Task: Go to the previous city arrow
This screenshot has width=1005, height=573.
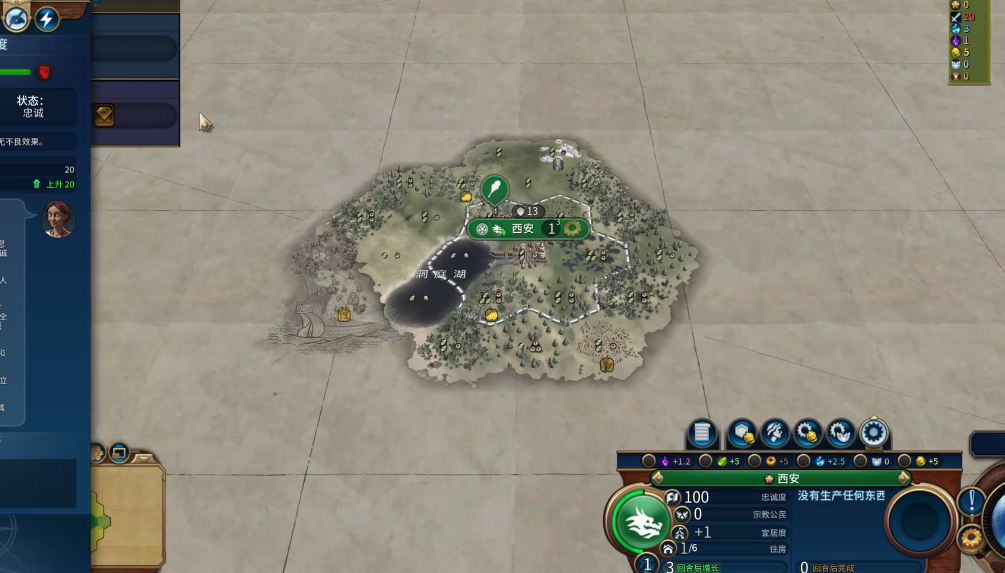Action: coord(656,479)
